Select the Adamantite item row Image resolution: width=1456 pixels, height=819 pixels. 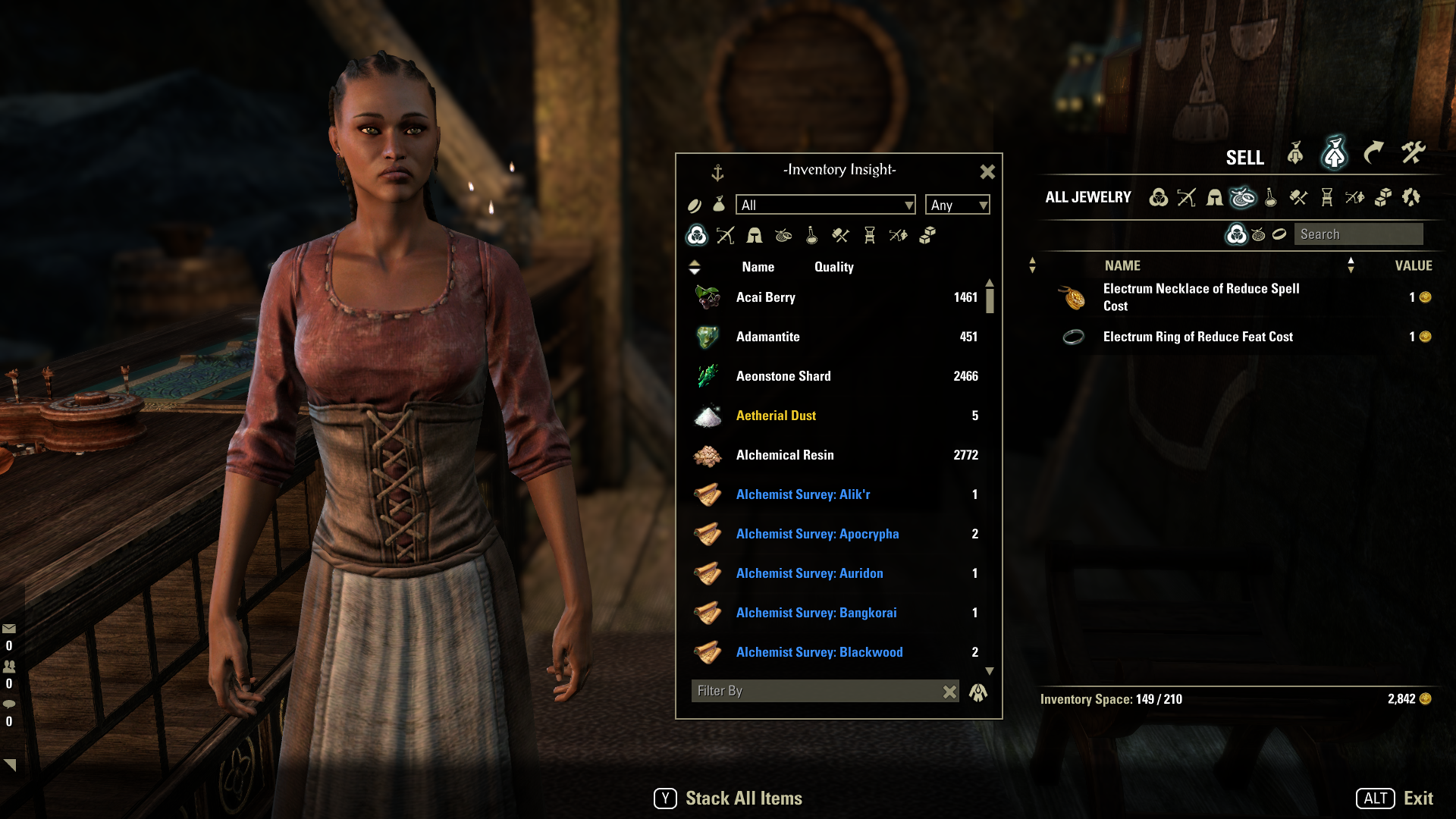tap(834, 337)
